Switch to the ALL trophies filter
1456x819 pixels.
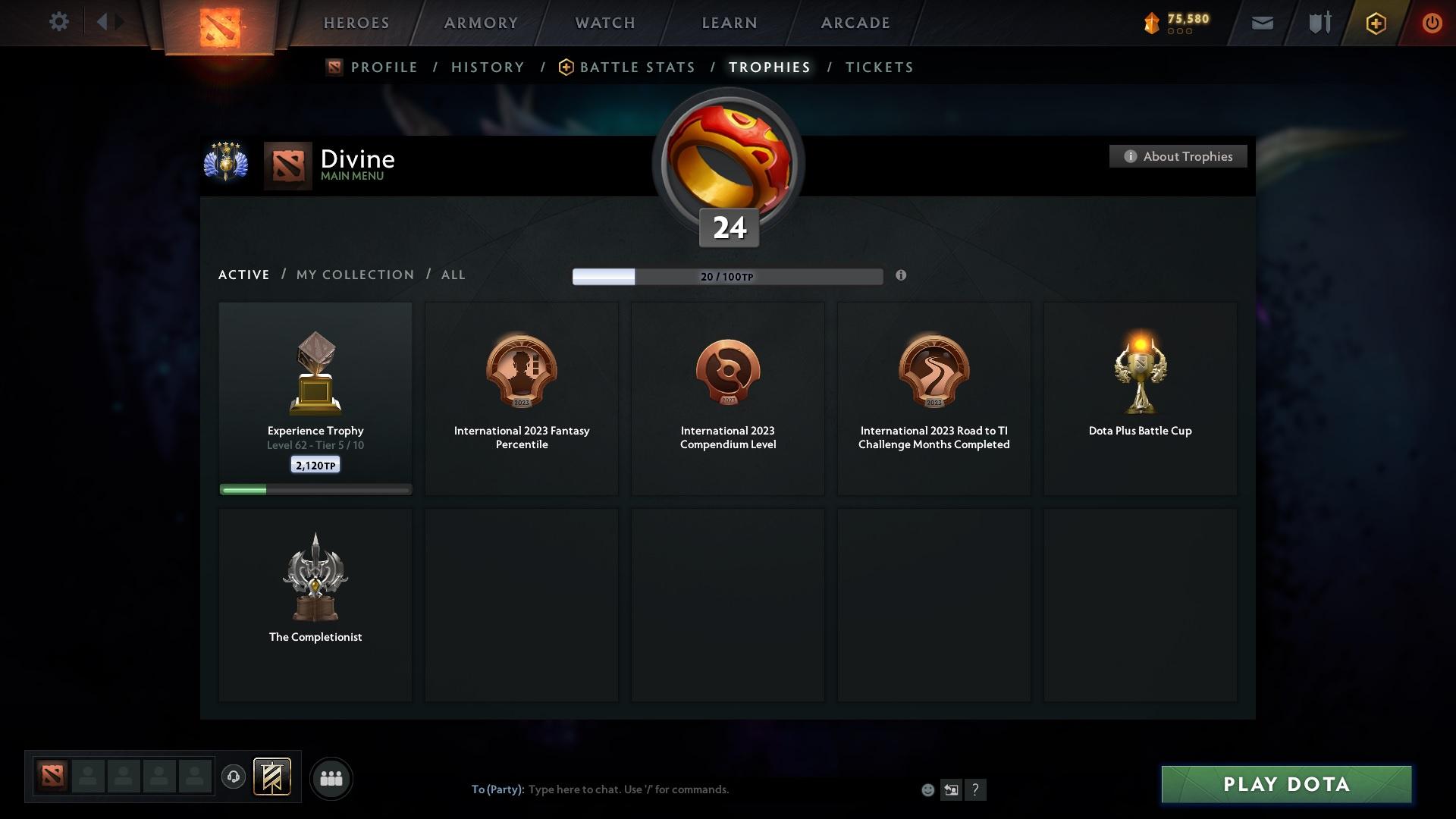coord(453,275)
